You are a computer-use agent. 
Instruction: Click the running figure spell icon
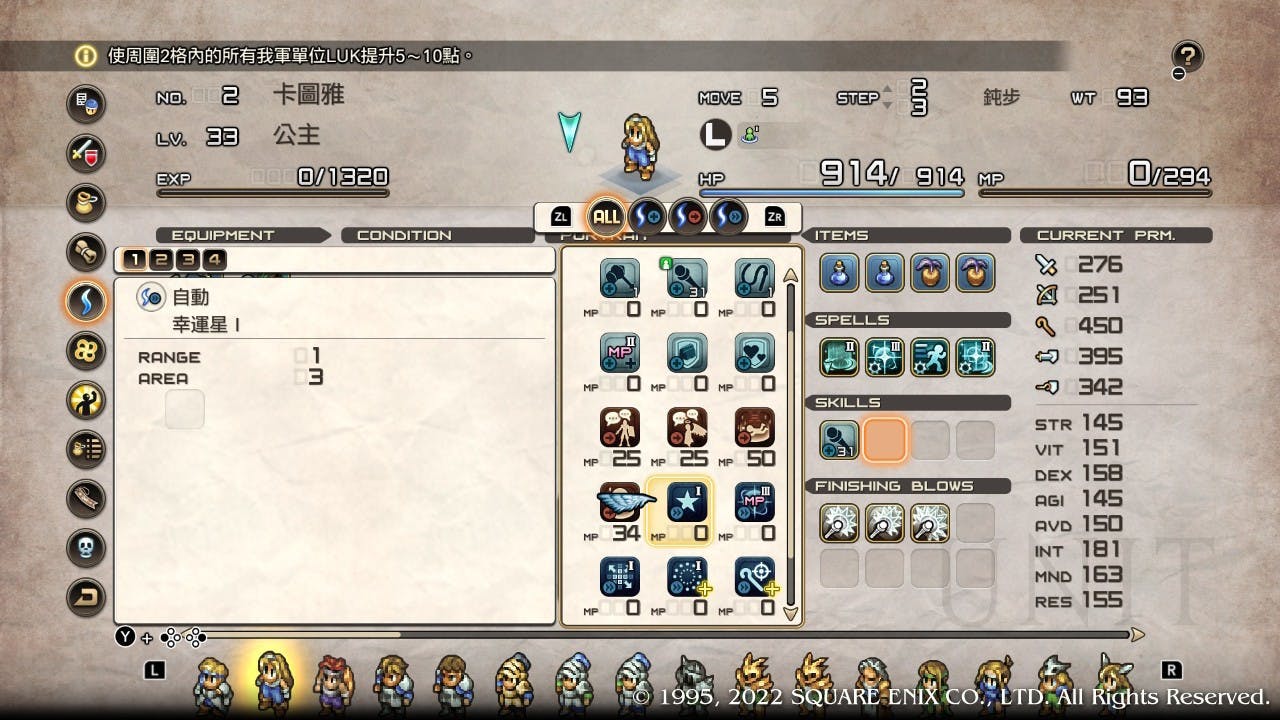[x=930, y=357]
